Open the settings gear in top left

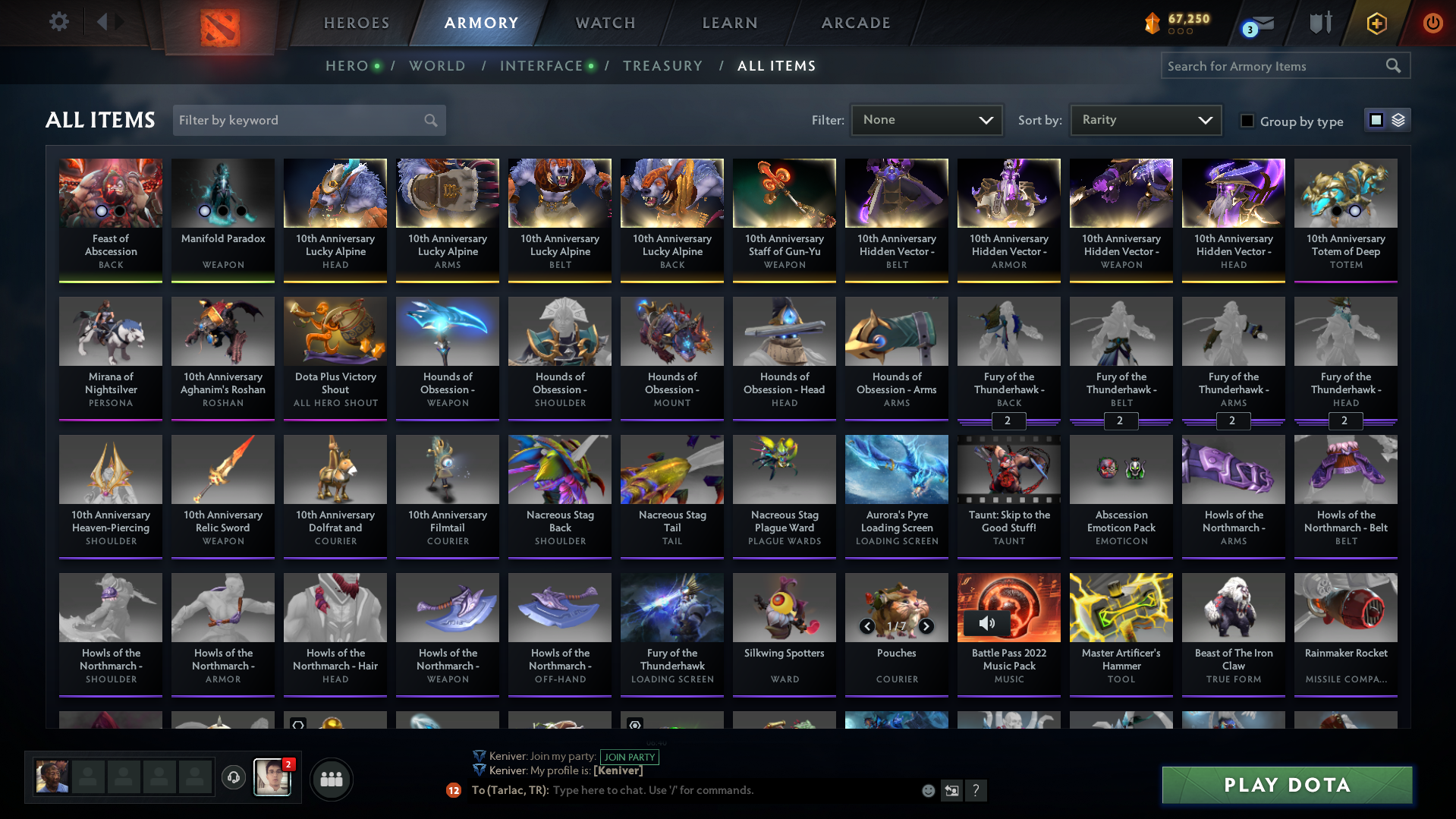click(x=58, y=22)
